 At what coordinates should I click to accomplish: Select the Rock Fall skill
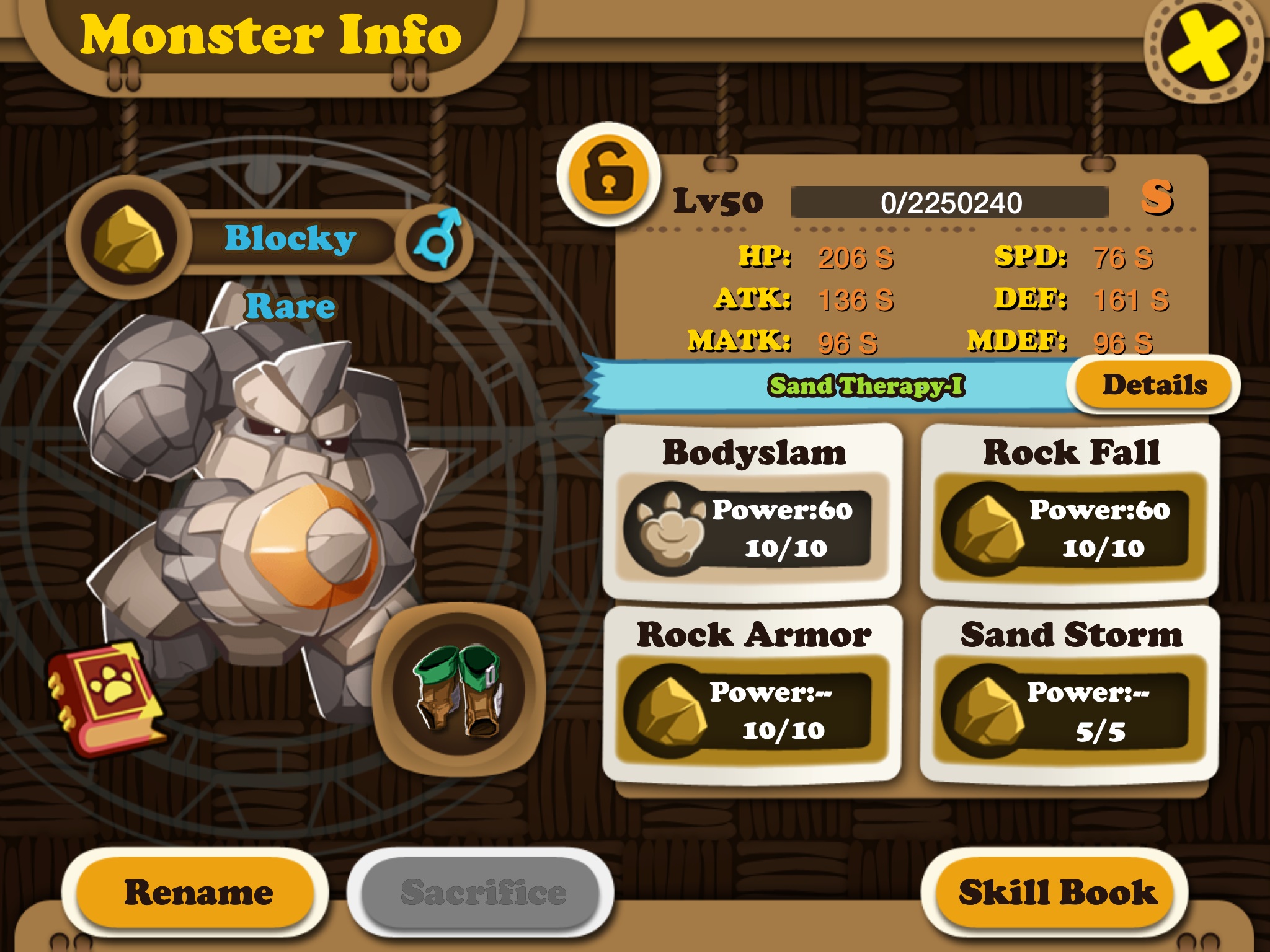[x=1070, y=512]
